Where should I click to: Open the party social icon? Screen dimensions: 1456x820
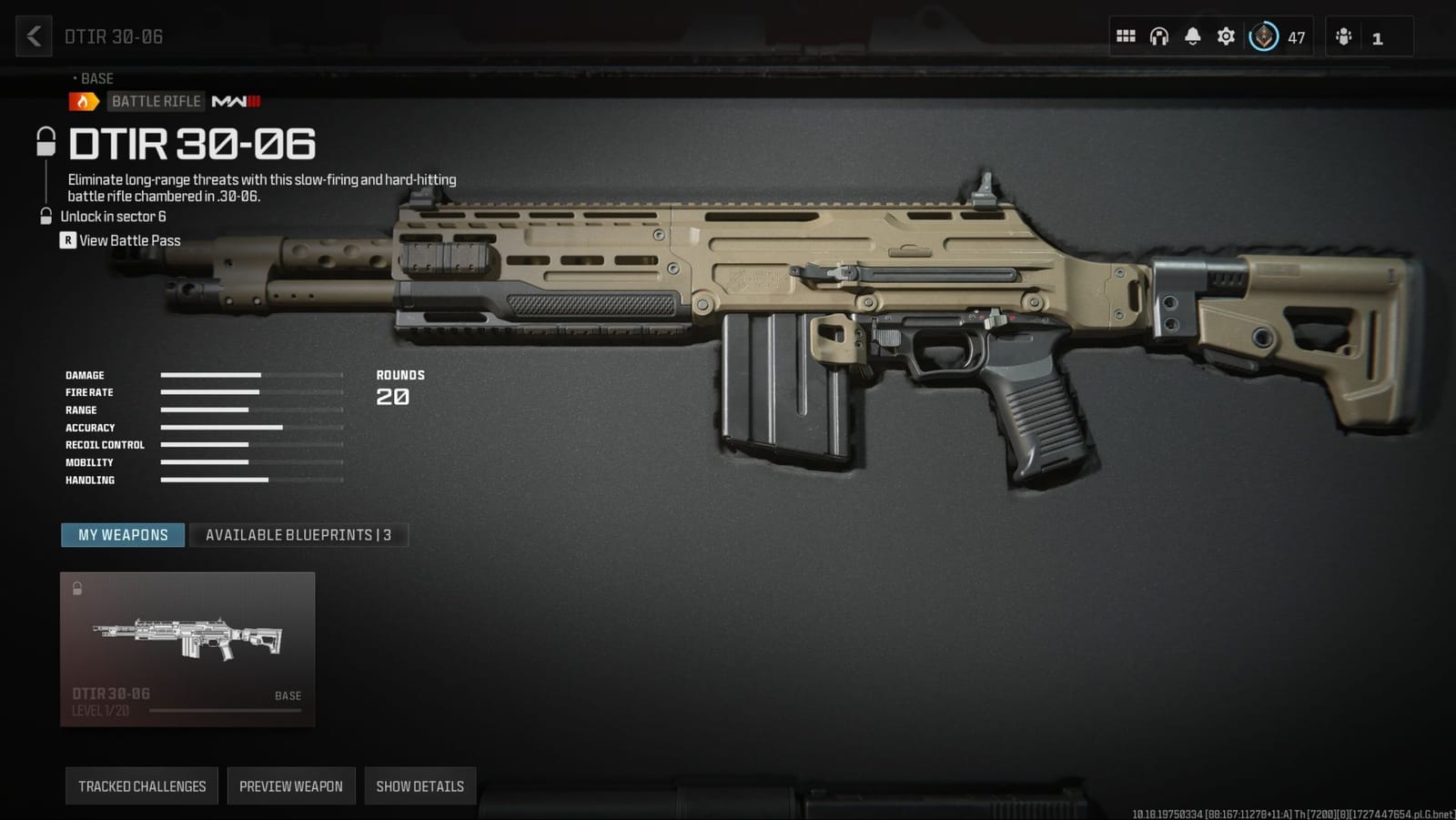[x=1344, y=36]
